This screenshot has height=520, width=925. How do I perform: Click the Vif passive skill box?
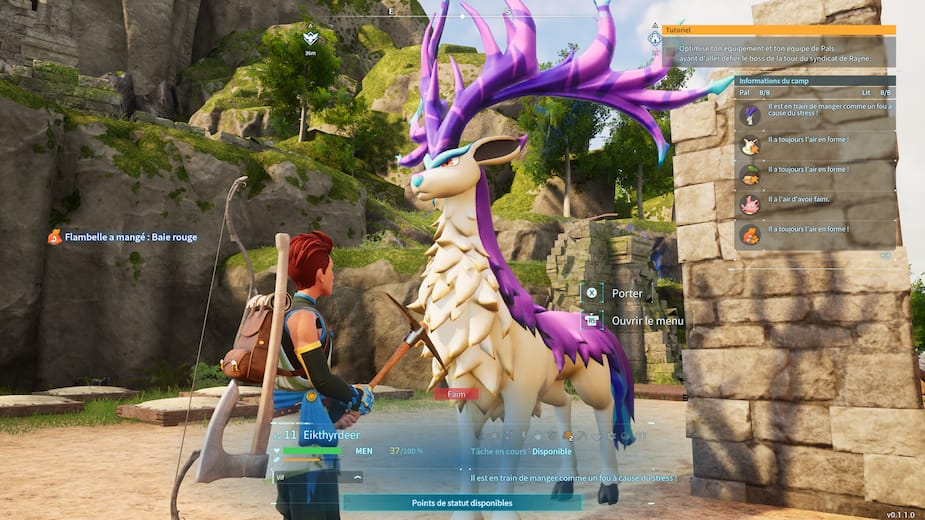pyautogui.click(x=317, y=478)
